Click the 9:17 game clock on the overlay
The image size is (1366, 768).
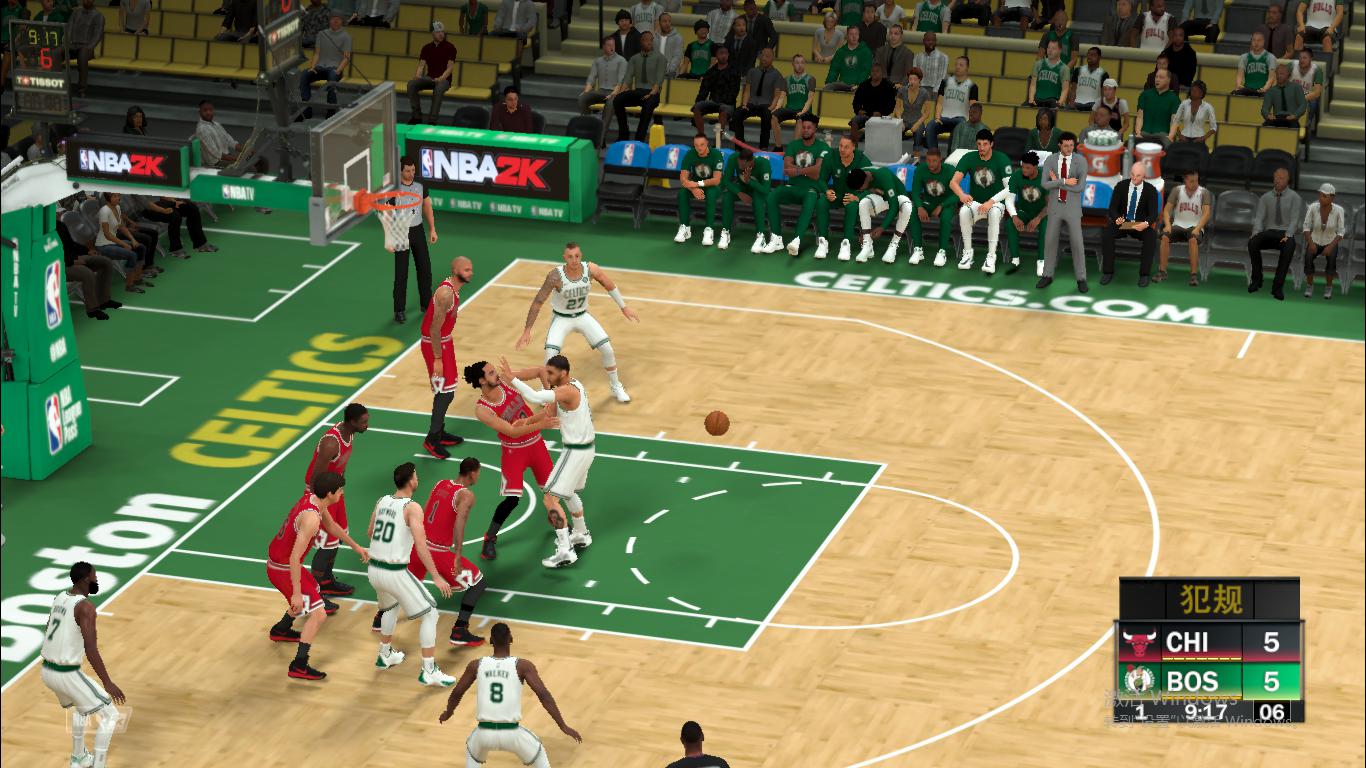1203,709
